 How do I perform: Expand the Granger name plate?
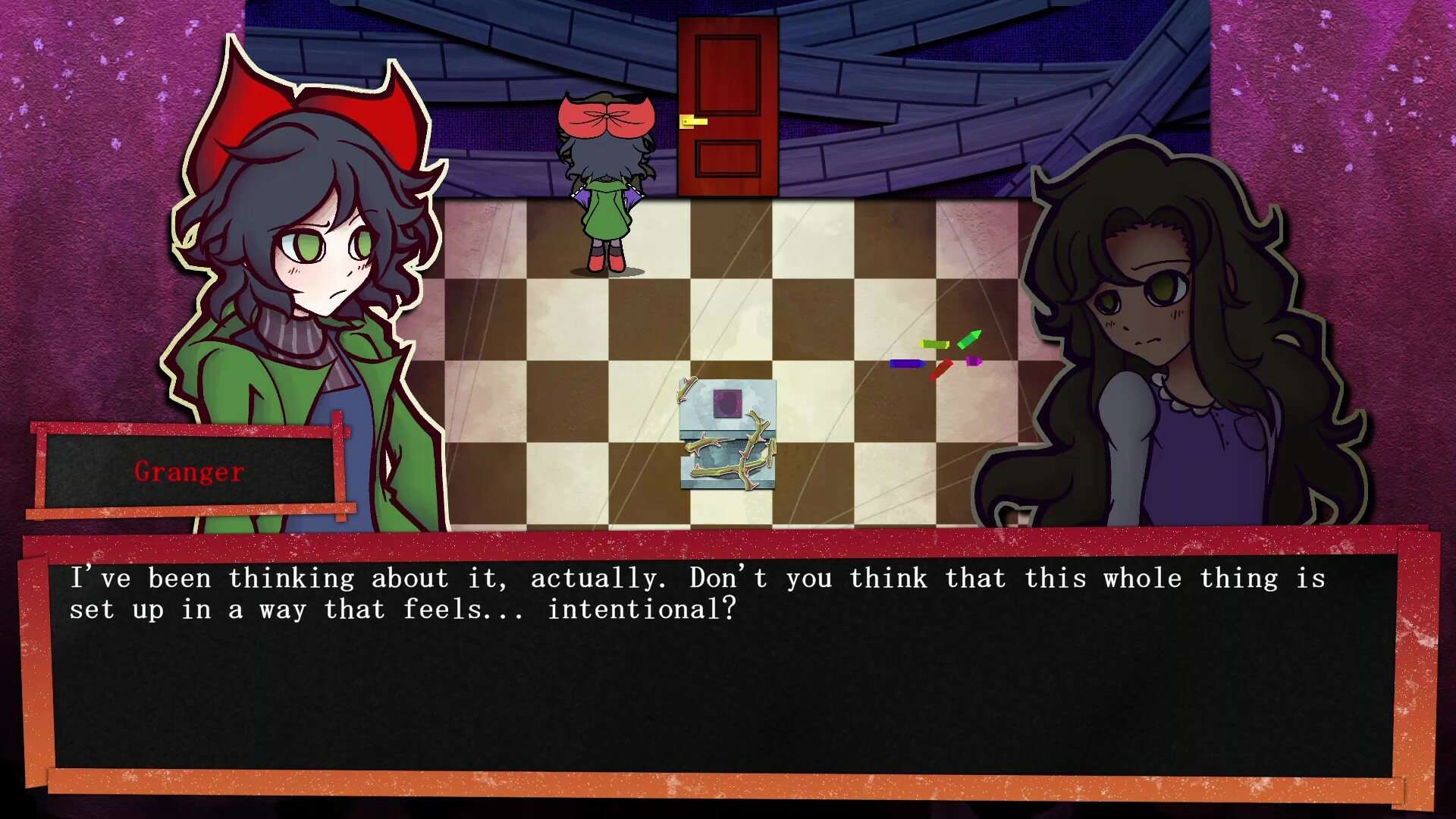[188, 472]
